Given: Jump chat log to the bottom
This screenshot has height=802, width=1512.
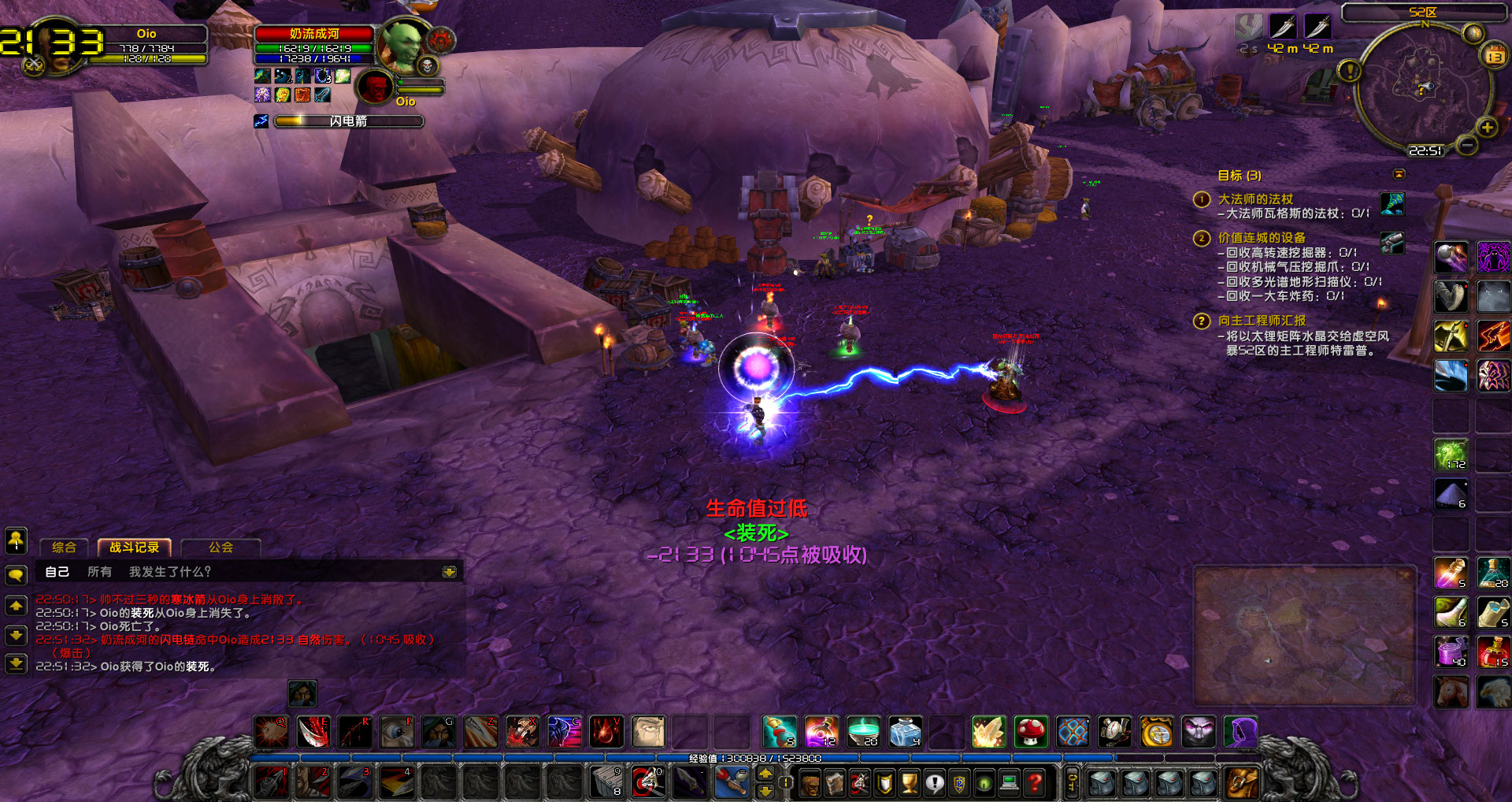Looking at the screenshot, I should click(16, 663).
